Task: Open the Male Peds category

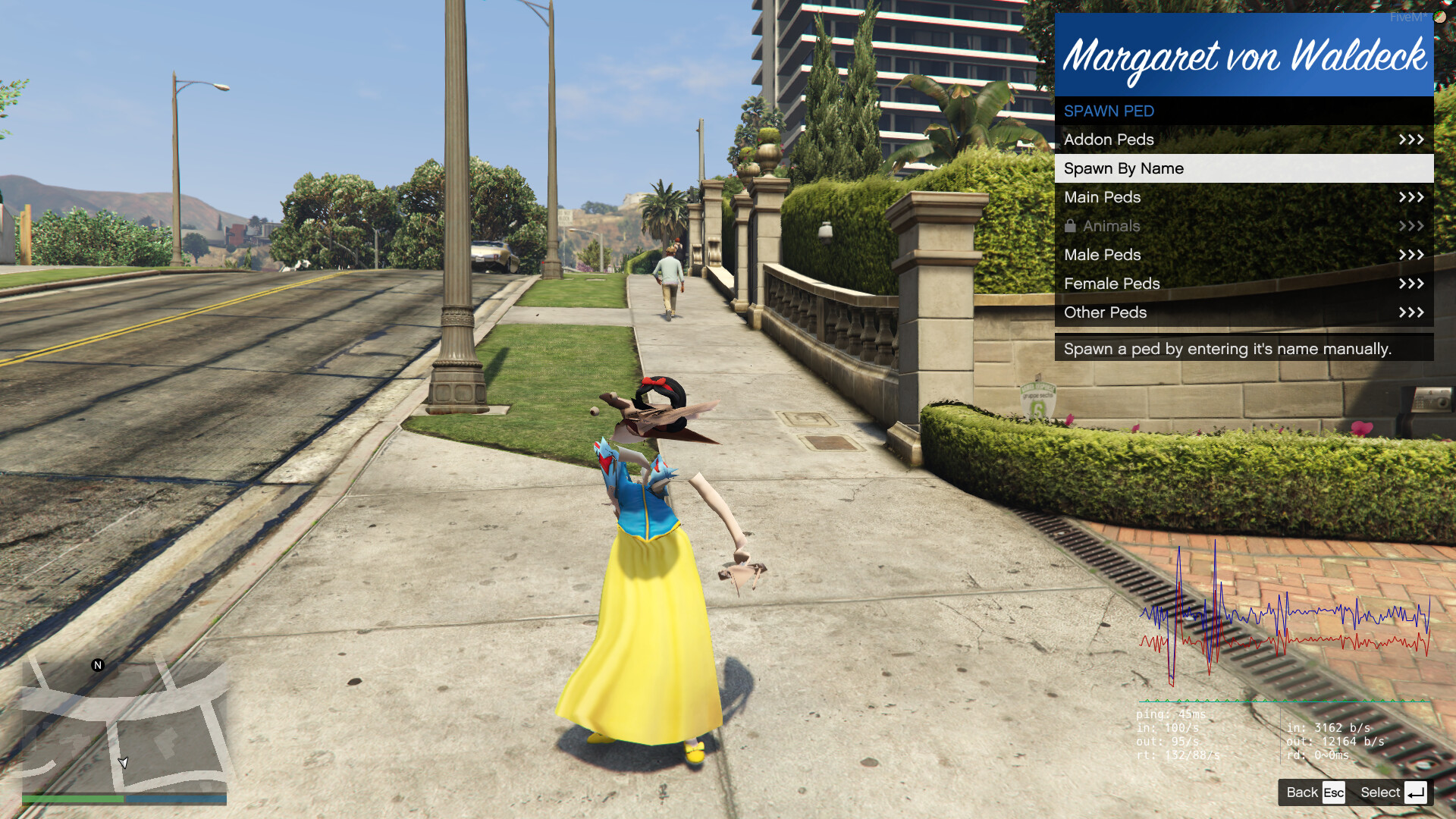Action: [x=1244, y=255]
